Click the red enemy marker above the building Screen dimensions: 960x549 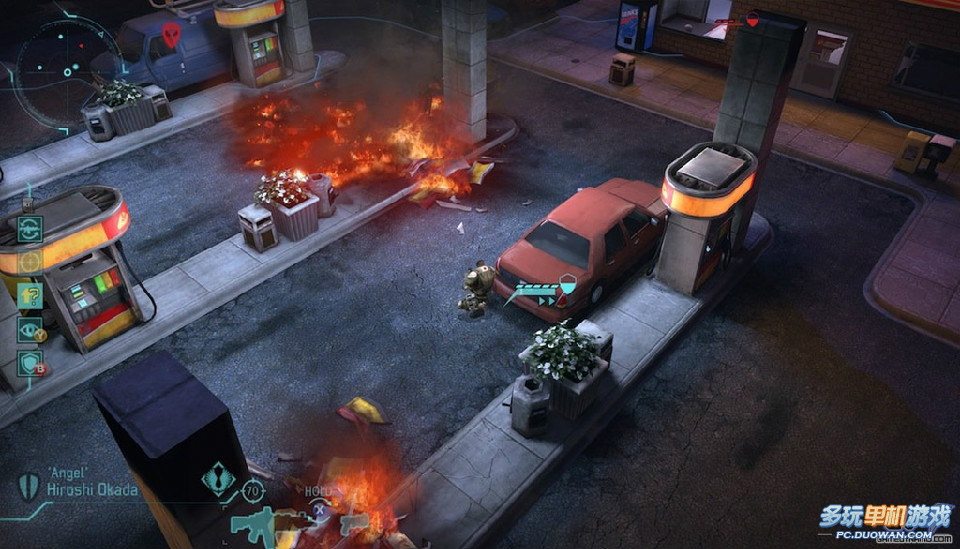tap(752, 18)
